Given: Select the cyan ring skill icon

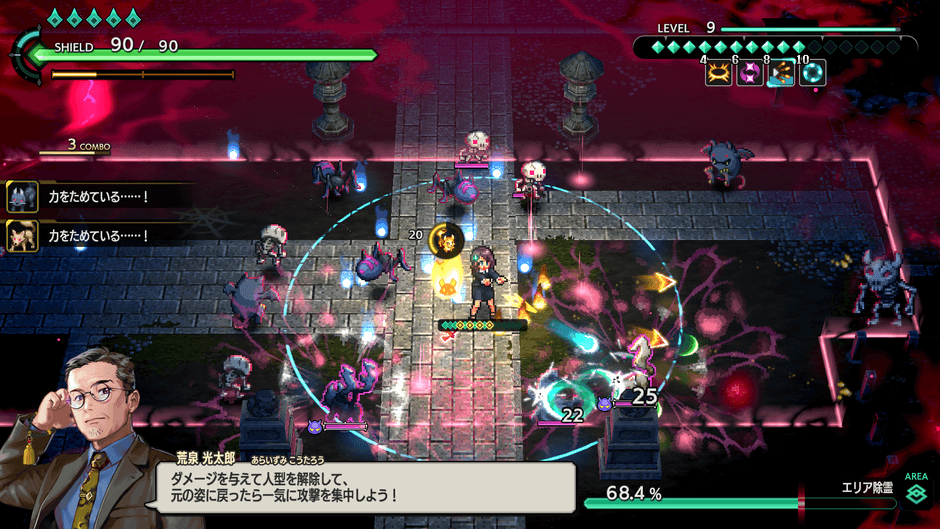Looking at the screenshot, I should (812, 74).
